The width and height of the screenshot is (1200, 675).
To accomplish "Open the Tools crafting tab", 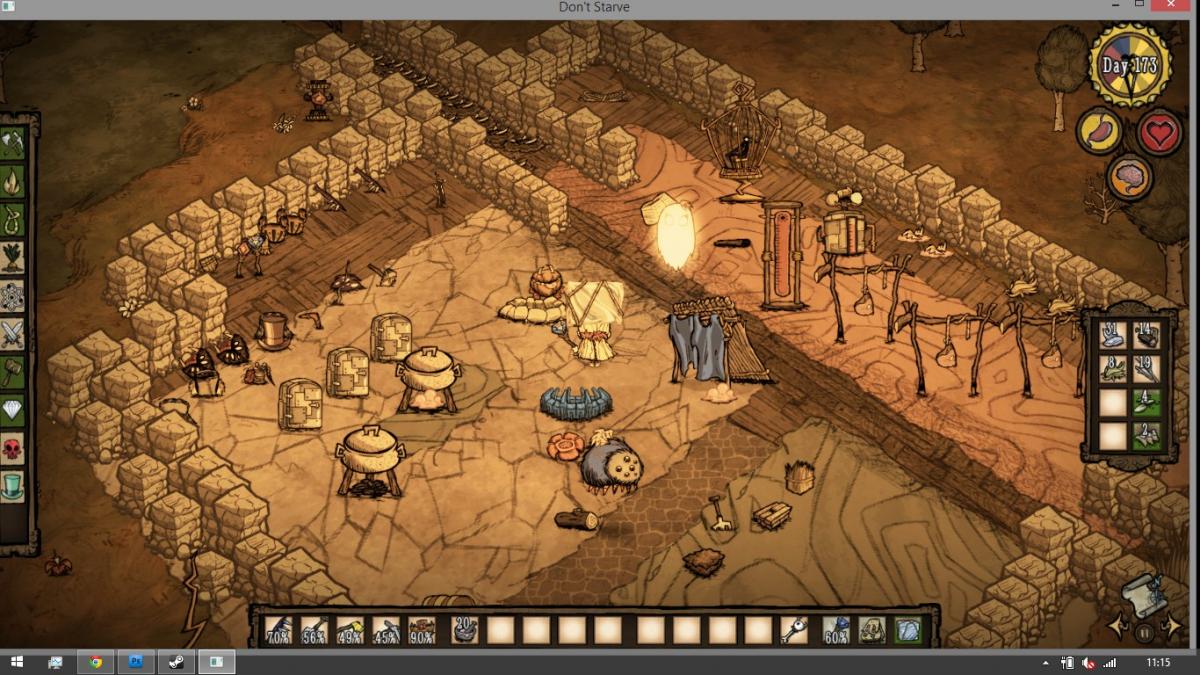I will [13, 145].
